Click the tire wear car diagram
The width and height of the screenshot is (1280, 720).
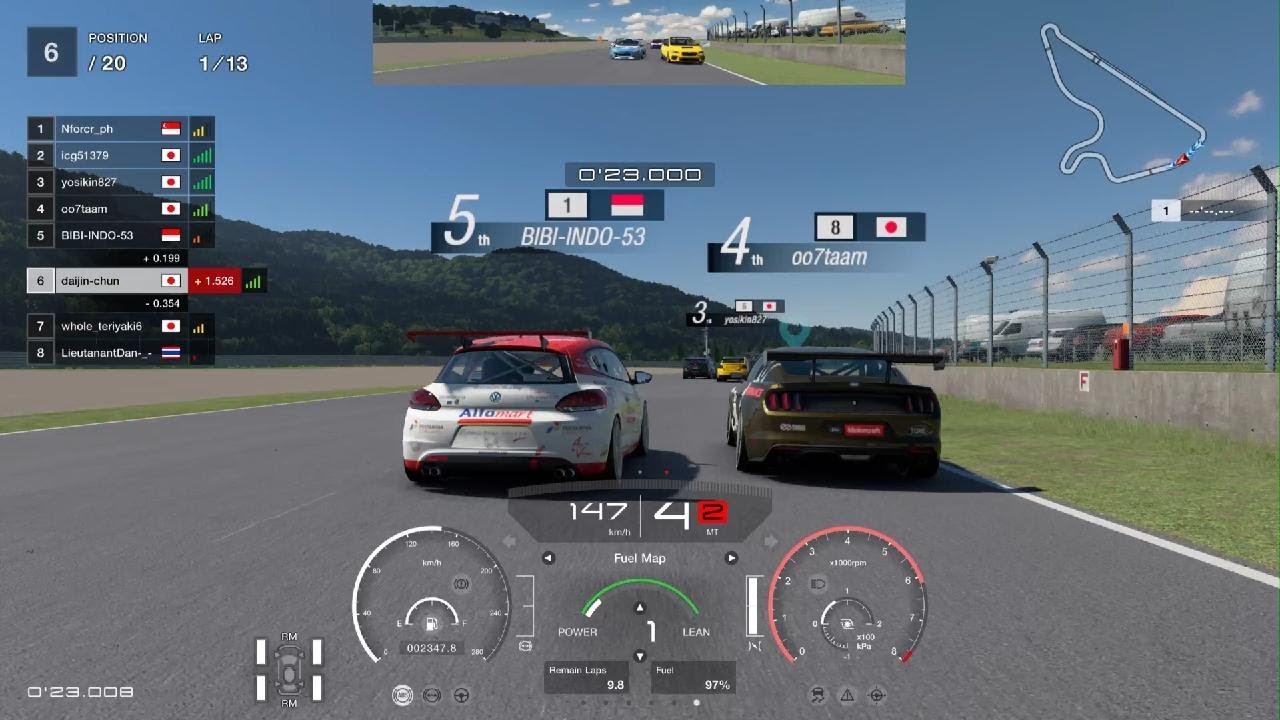[289, 669]
